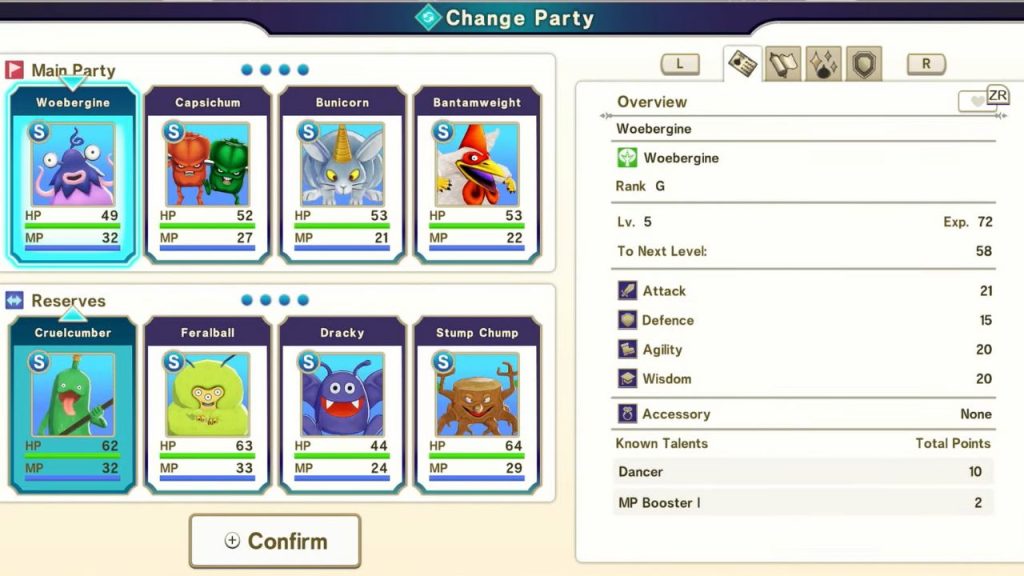Switch to the shield tab
The image size is (1024, 576).
864,64
